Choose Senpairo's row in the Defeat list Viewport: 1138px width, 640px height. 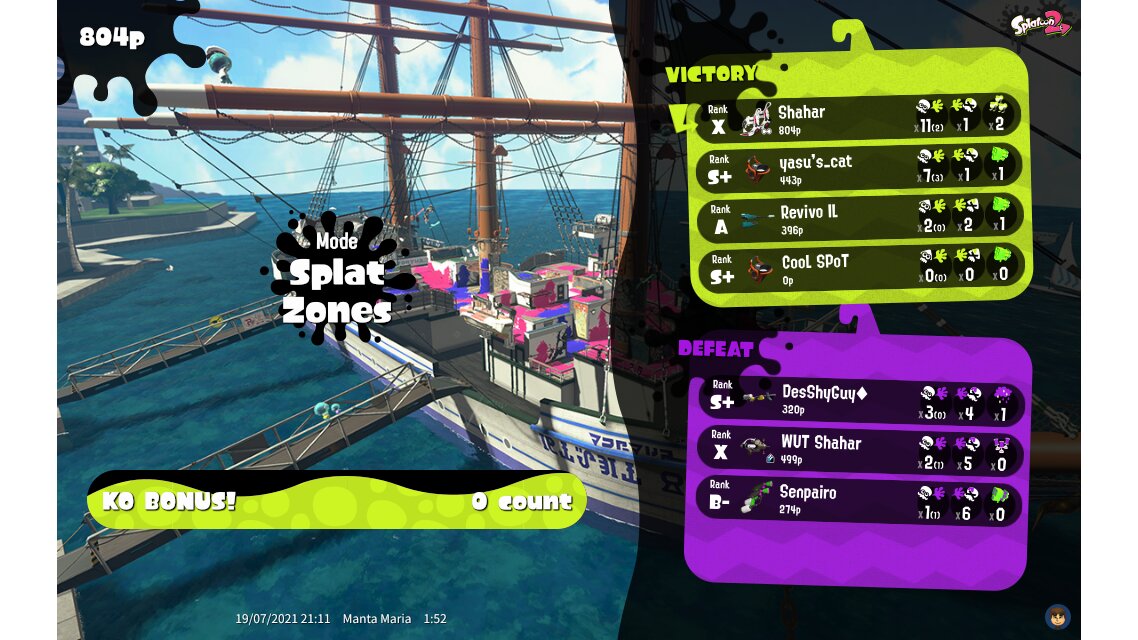(x=858, y=500)
